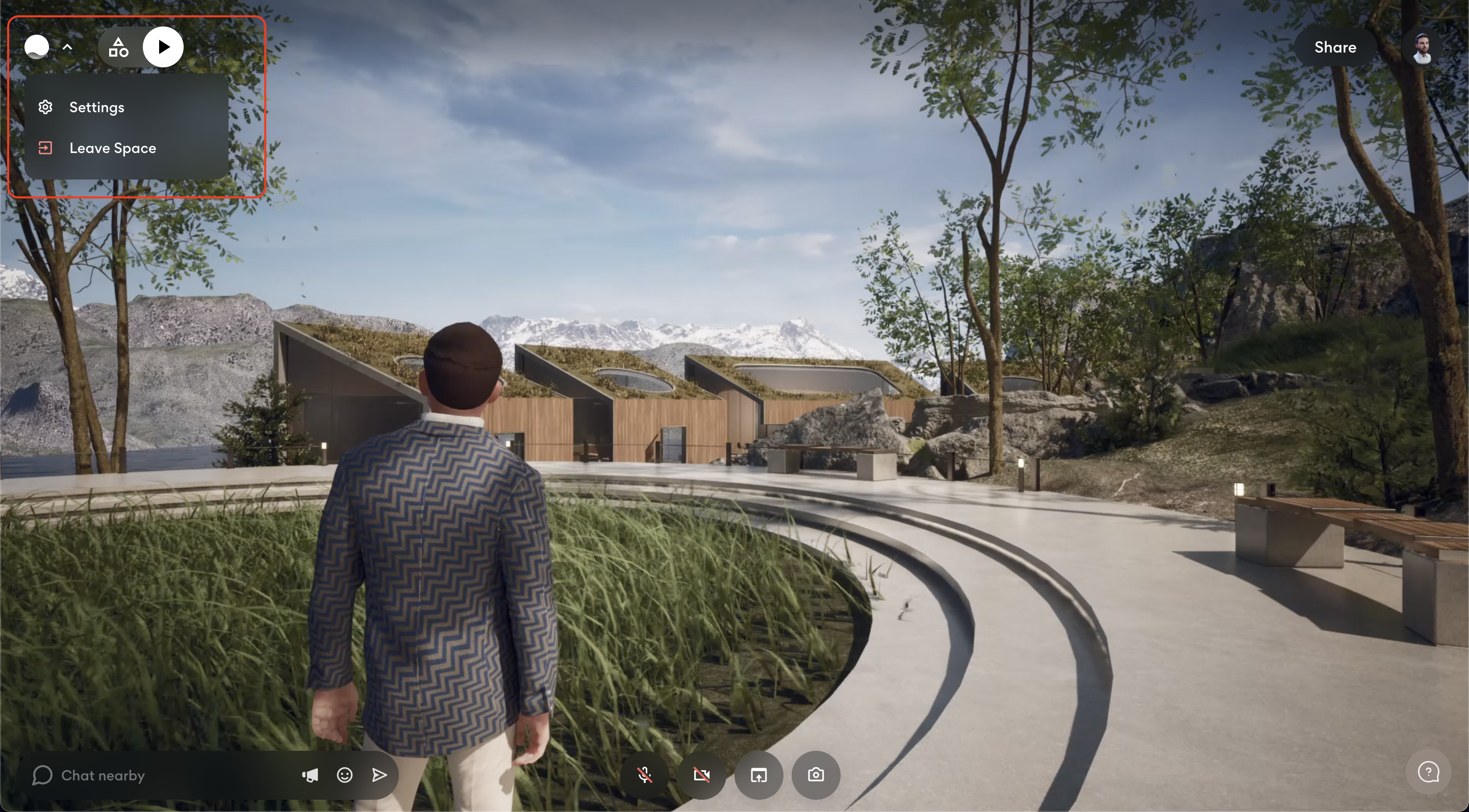Toggle the muted microphone button
Image resolution: width=1469 pixels, height=812 pixels.
644,775
